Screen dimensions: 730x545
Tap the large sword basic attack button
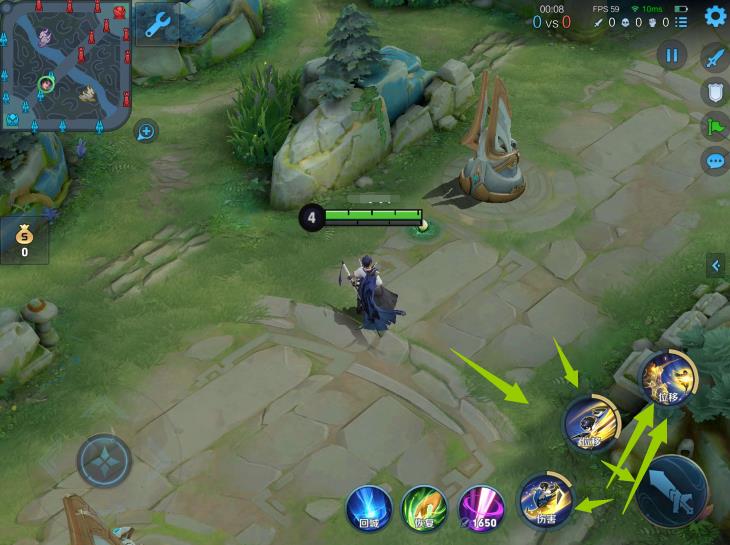click(672, 491)
